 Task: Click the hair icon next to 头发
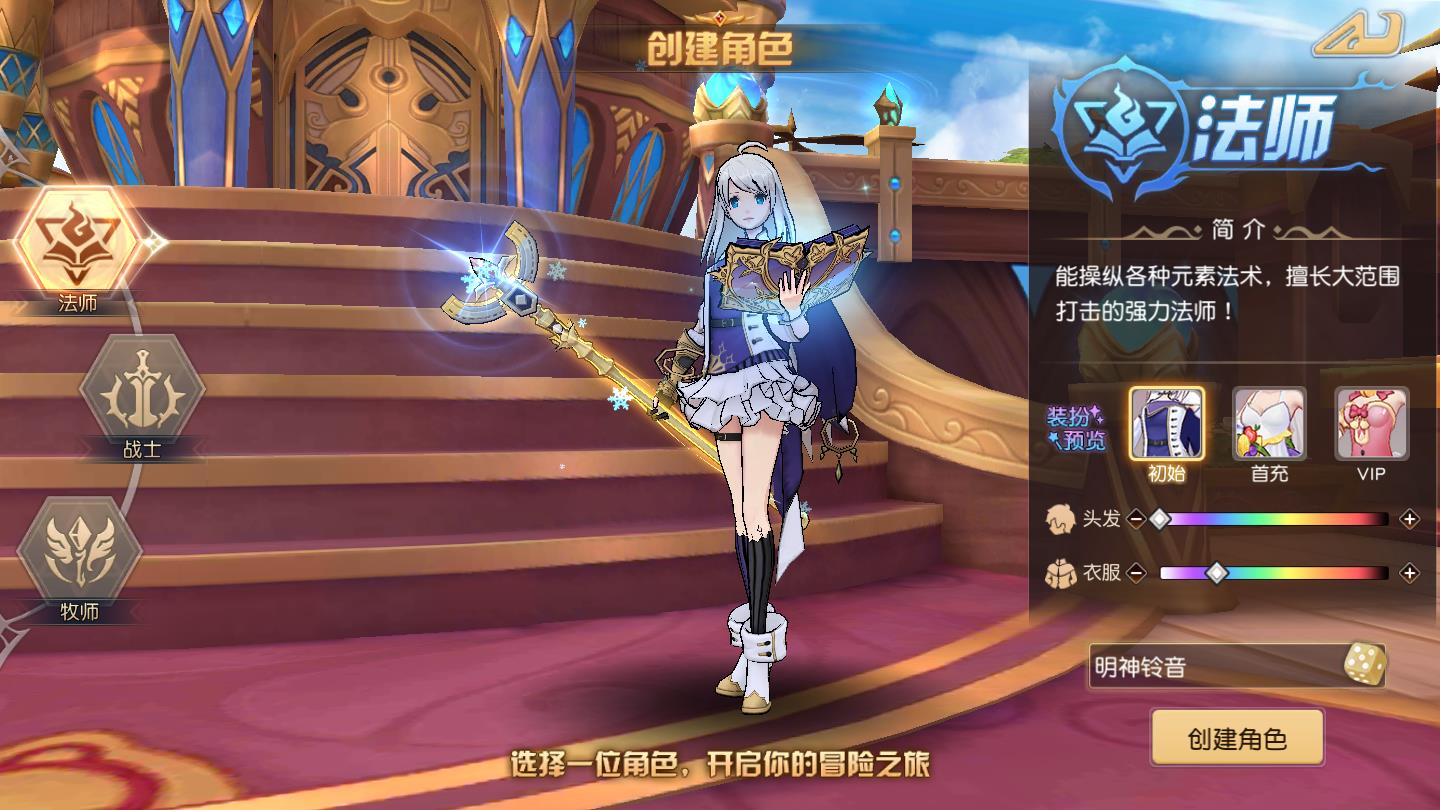tap(1062, 520)
